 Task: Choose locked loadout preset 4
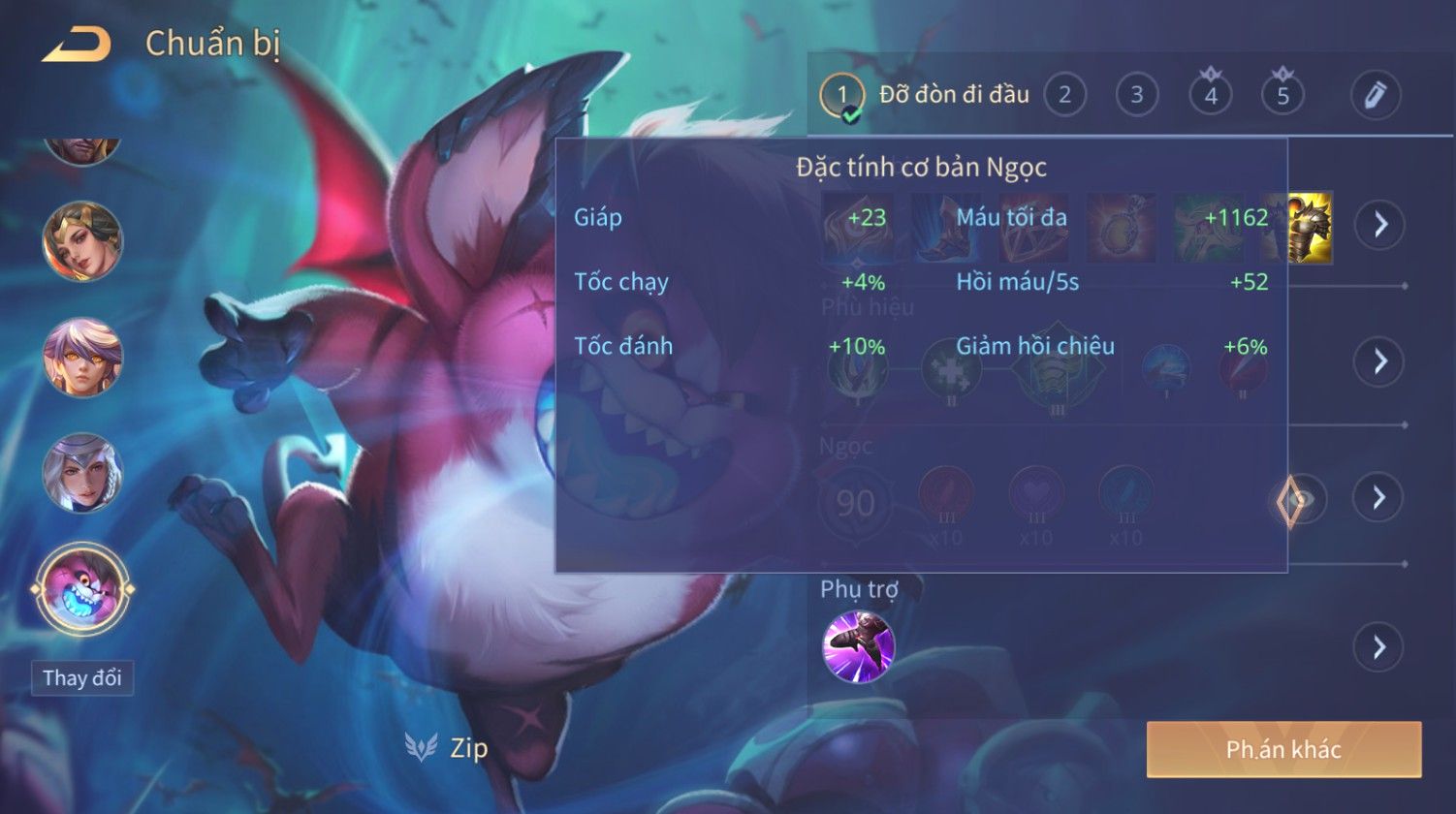(1210, 95)
